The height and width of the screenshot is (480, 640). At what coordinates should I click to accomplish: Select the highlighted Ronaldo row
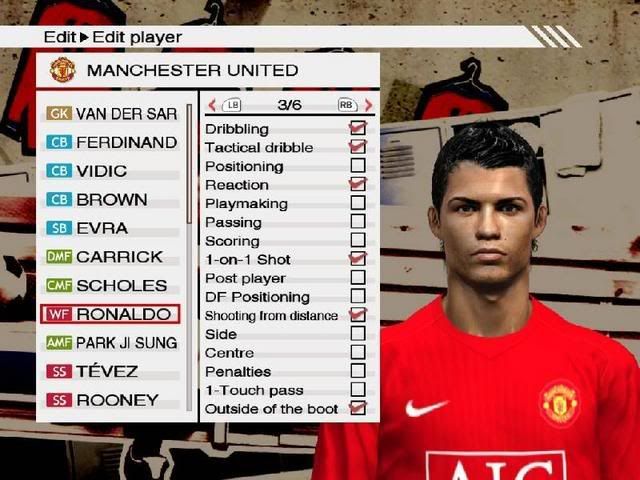click(110, 314)
